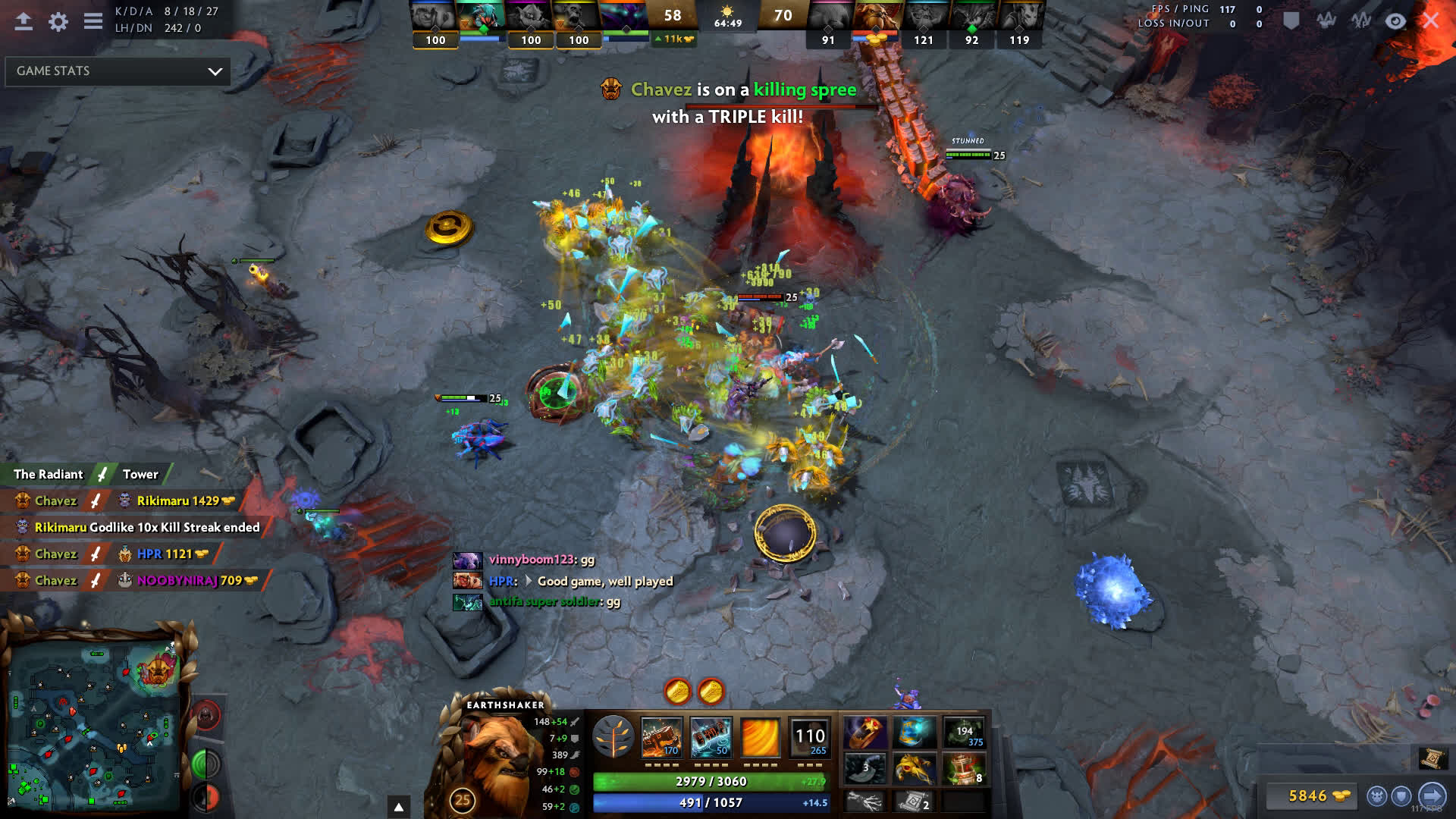This screenshot has height=819, width=1456.
Task: Use the Town Portal Scroll slot
Action: pos(914,802)
